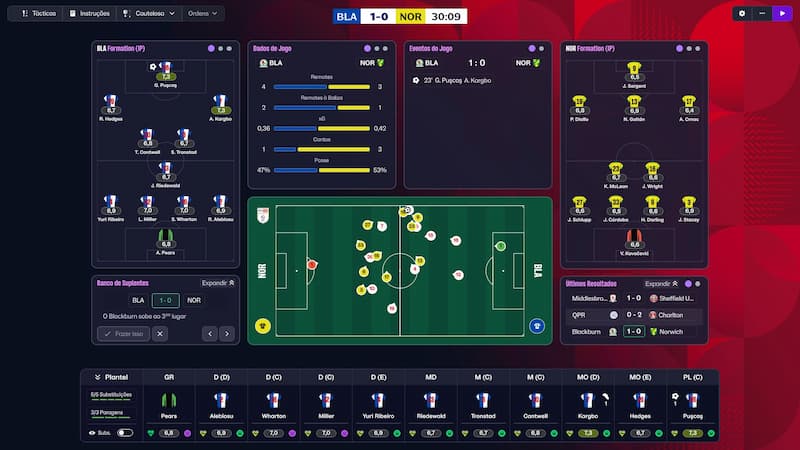Click the play button to resume match
The image size is (800, 450).
click(x=781, y=14)
